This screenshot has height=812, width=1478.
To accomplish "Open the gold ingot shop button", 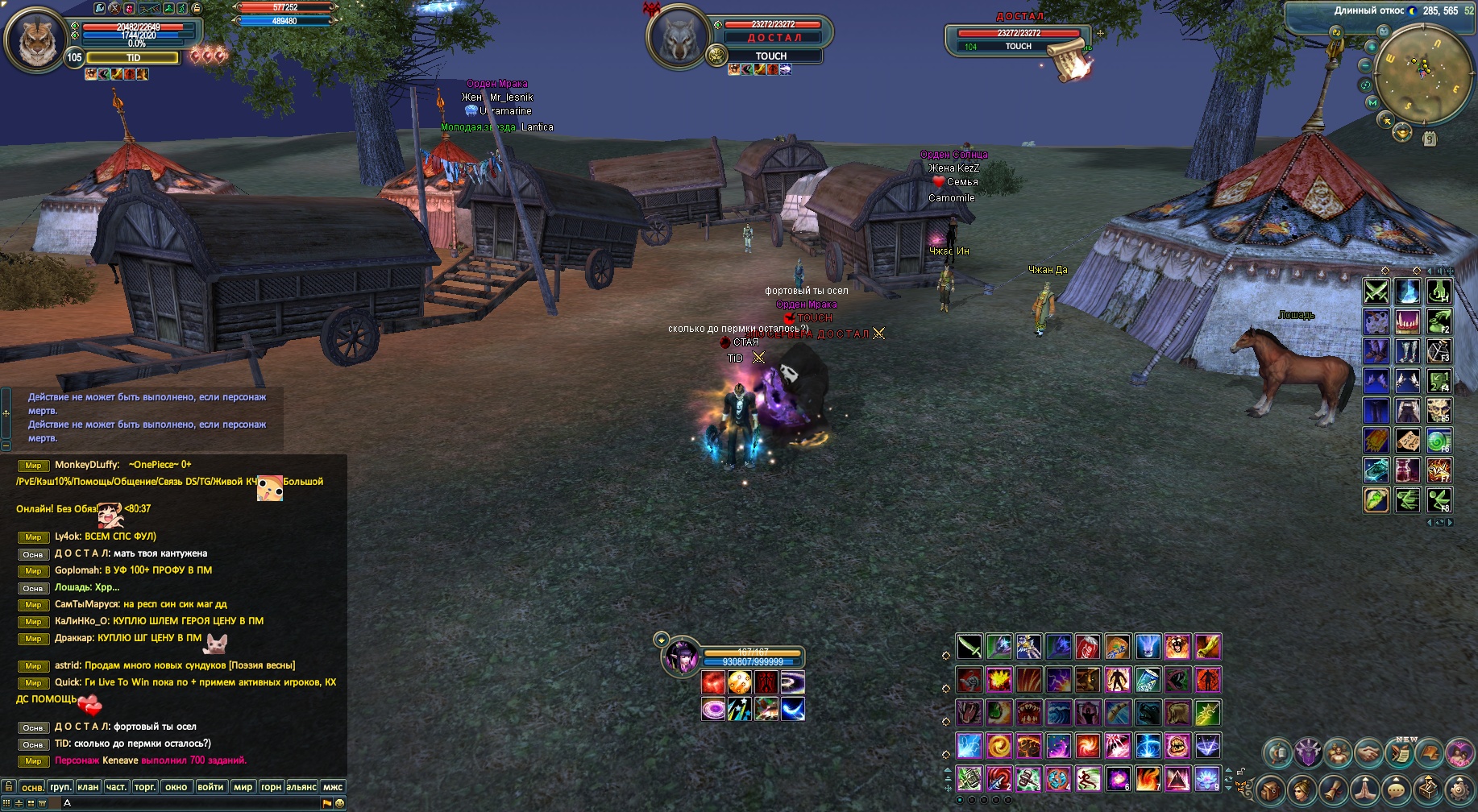I will click(1402, 132).
